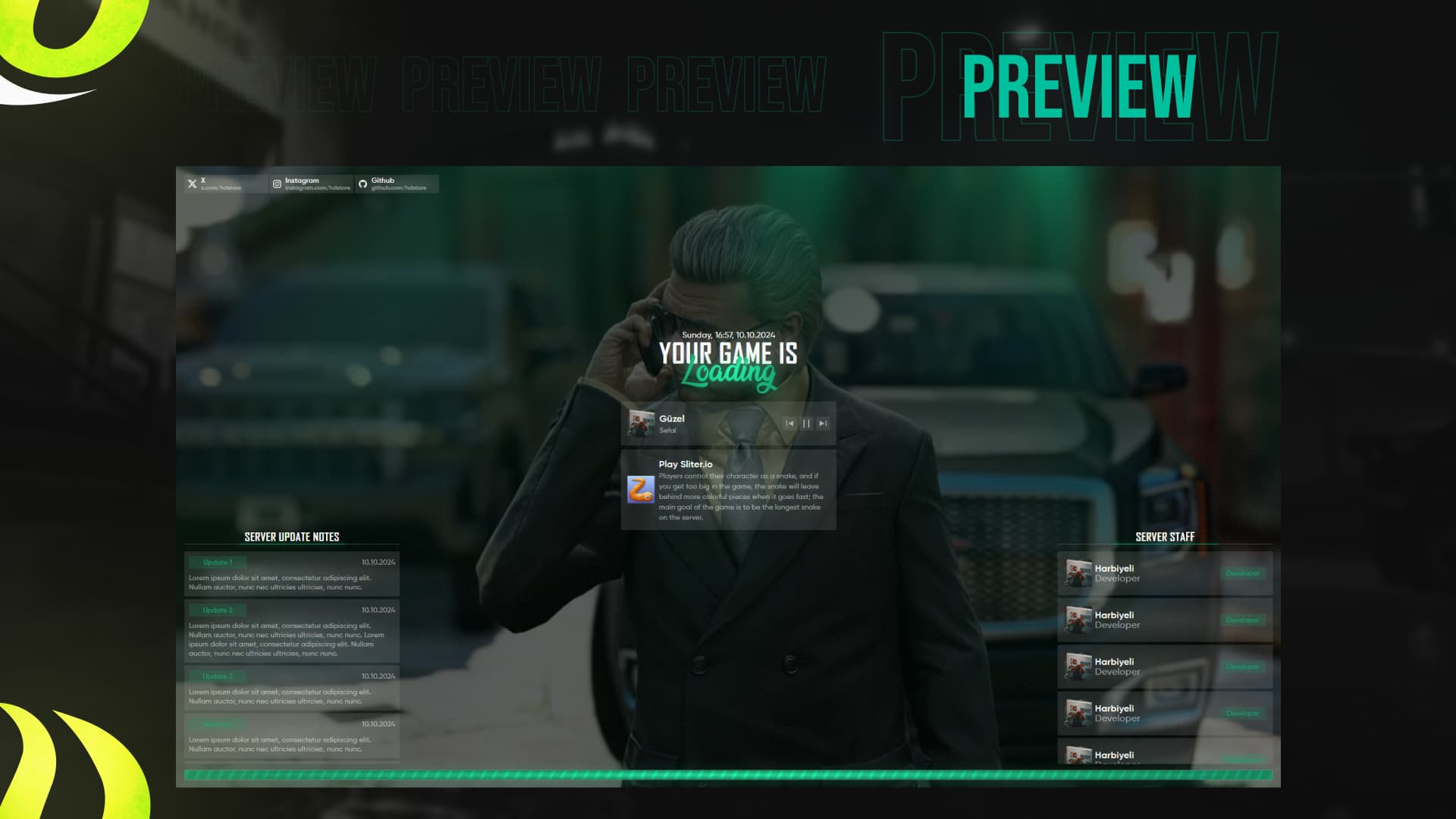This screenshot has width=1456, height=819.
Task: Click the Github icon
Action: click(x=365, y=182)
